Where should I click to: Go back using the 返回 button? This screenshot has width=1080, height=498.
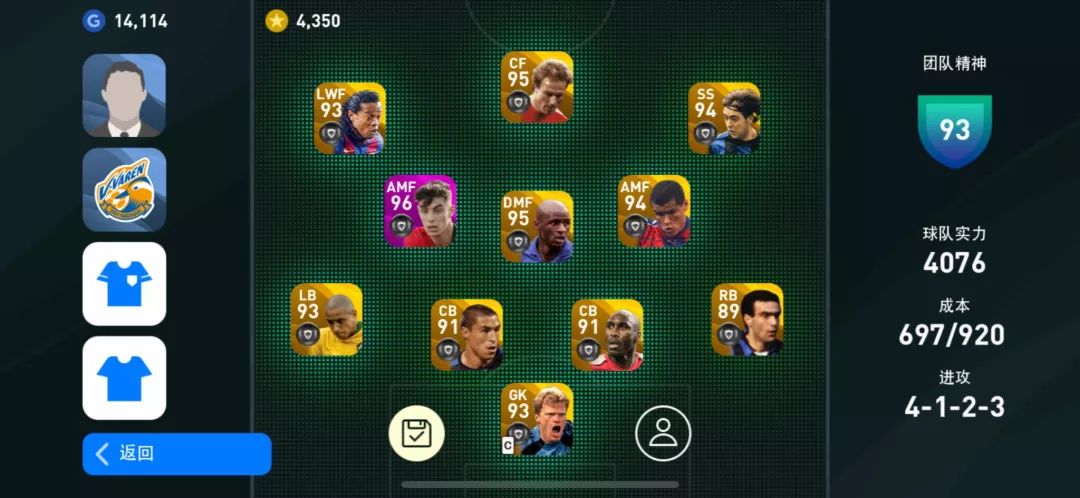click(176, 453)
